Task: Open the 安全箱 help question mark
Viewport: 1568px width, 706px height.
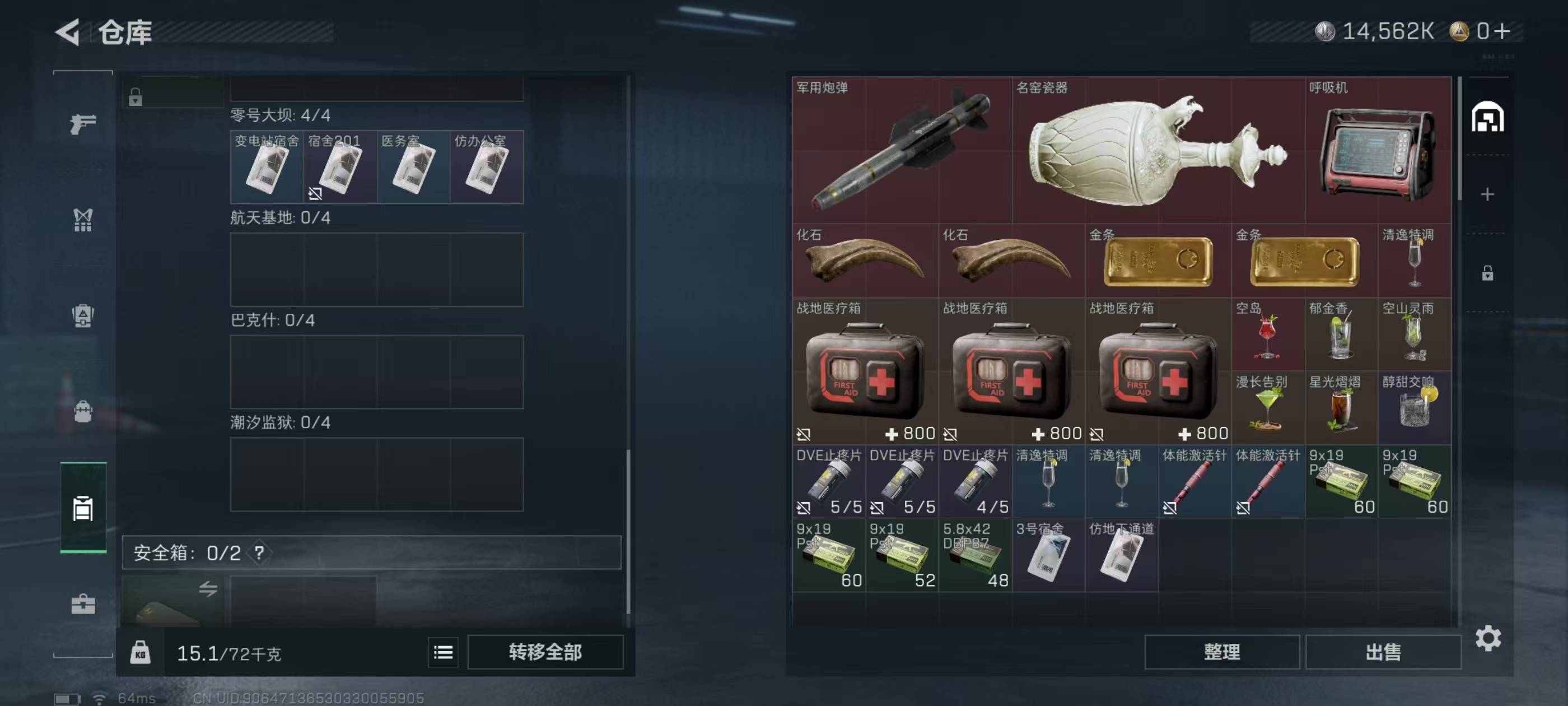Action: coord(259,552)
